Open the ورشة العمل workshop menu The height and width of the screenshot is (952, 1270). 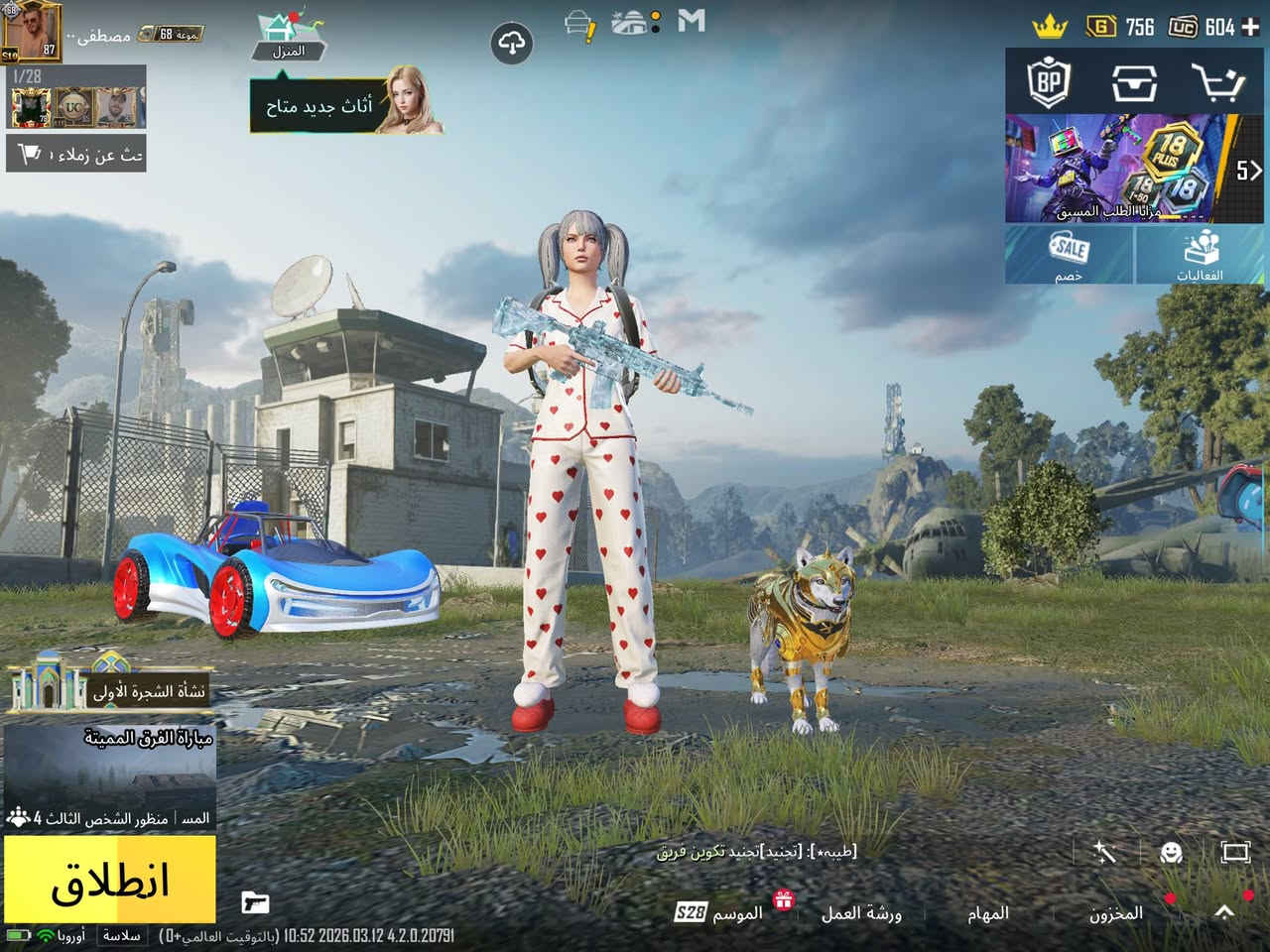pos(860,913)
